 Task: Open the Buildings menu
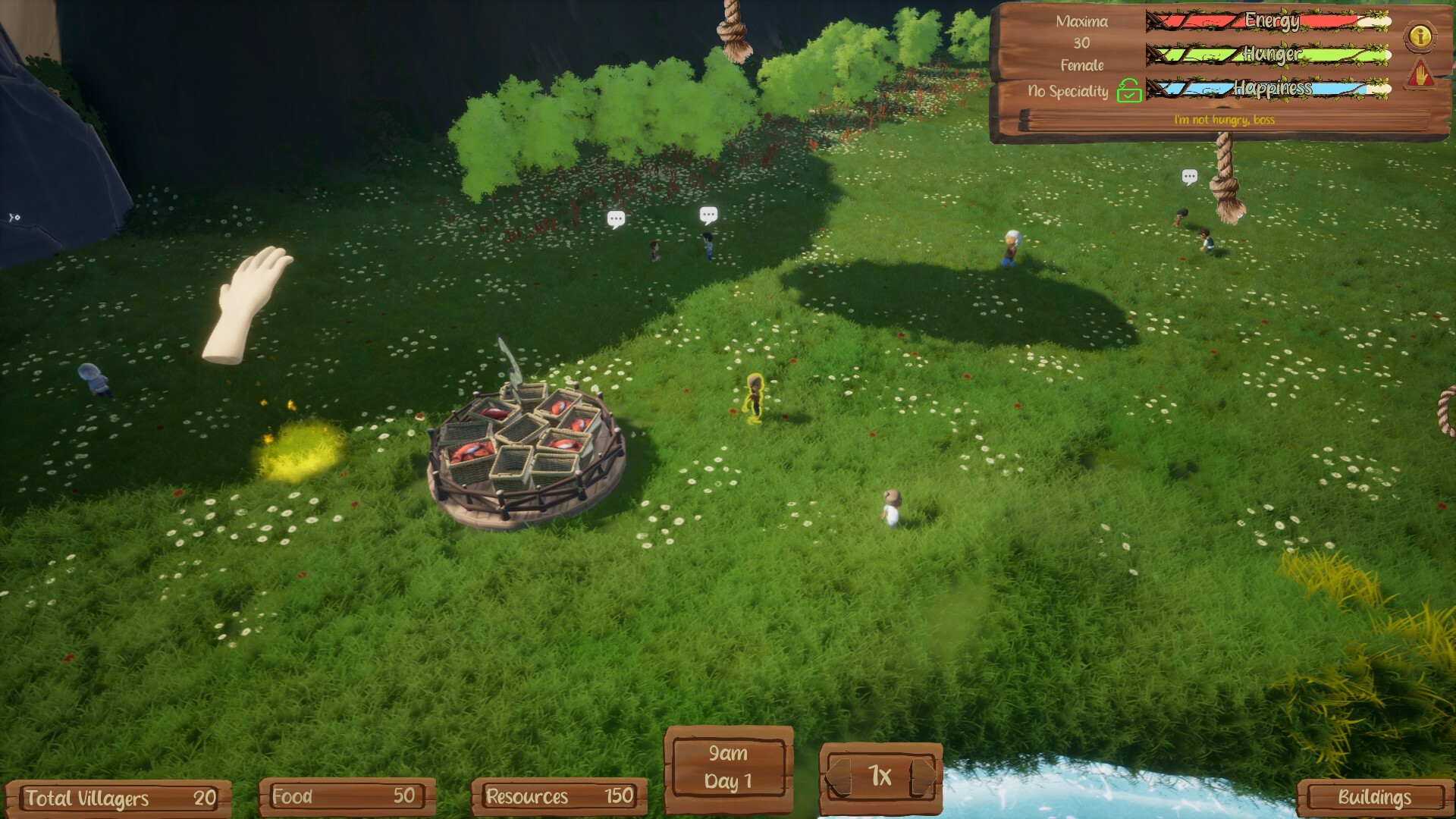[x=1373, y=797]
